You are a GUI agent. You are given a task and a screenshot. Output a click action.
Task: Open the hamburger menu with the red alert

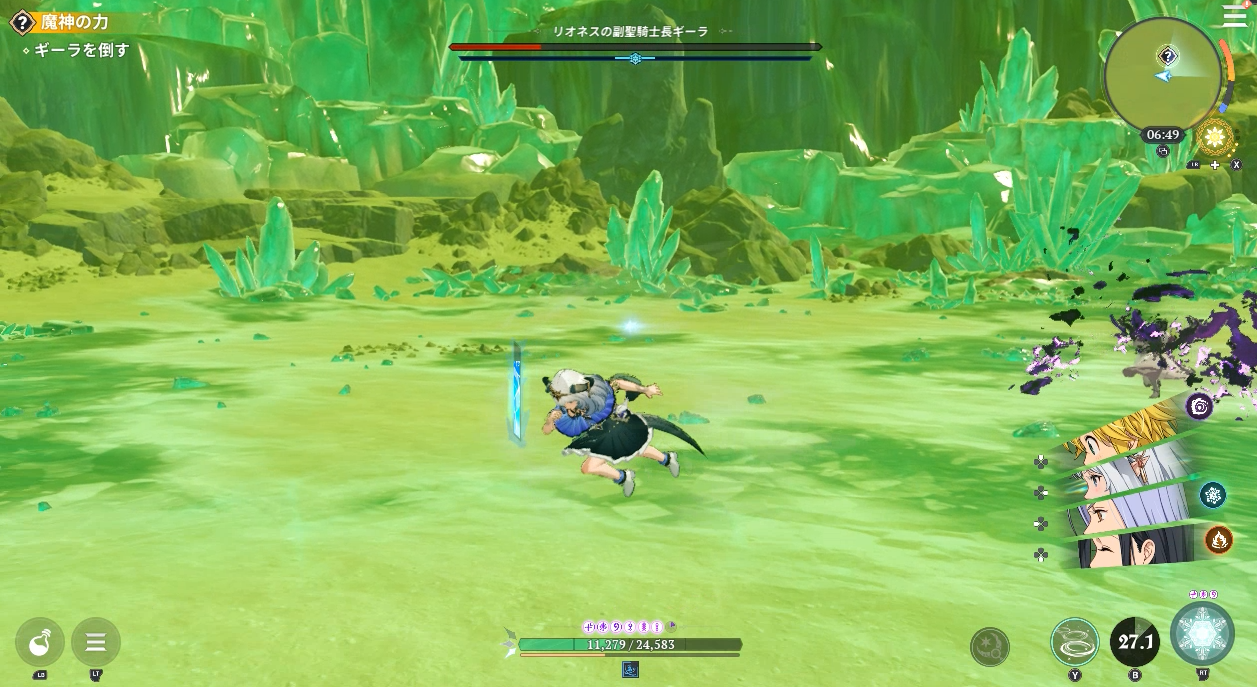[1235, 17]
